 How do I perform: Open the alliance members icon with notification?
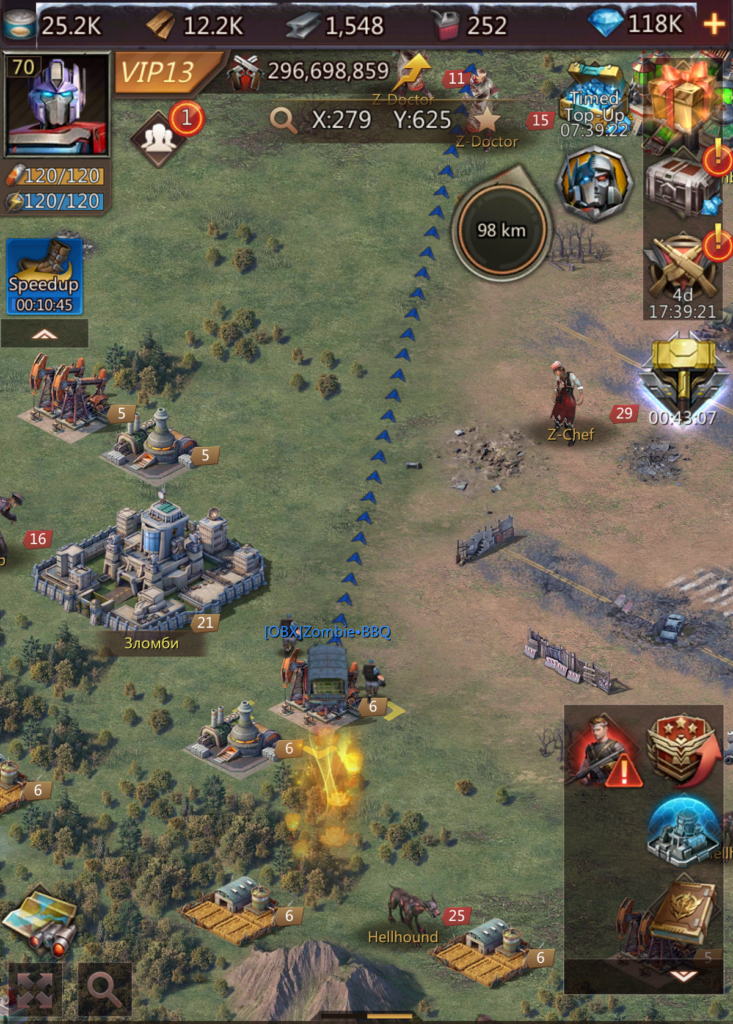159,138
